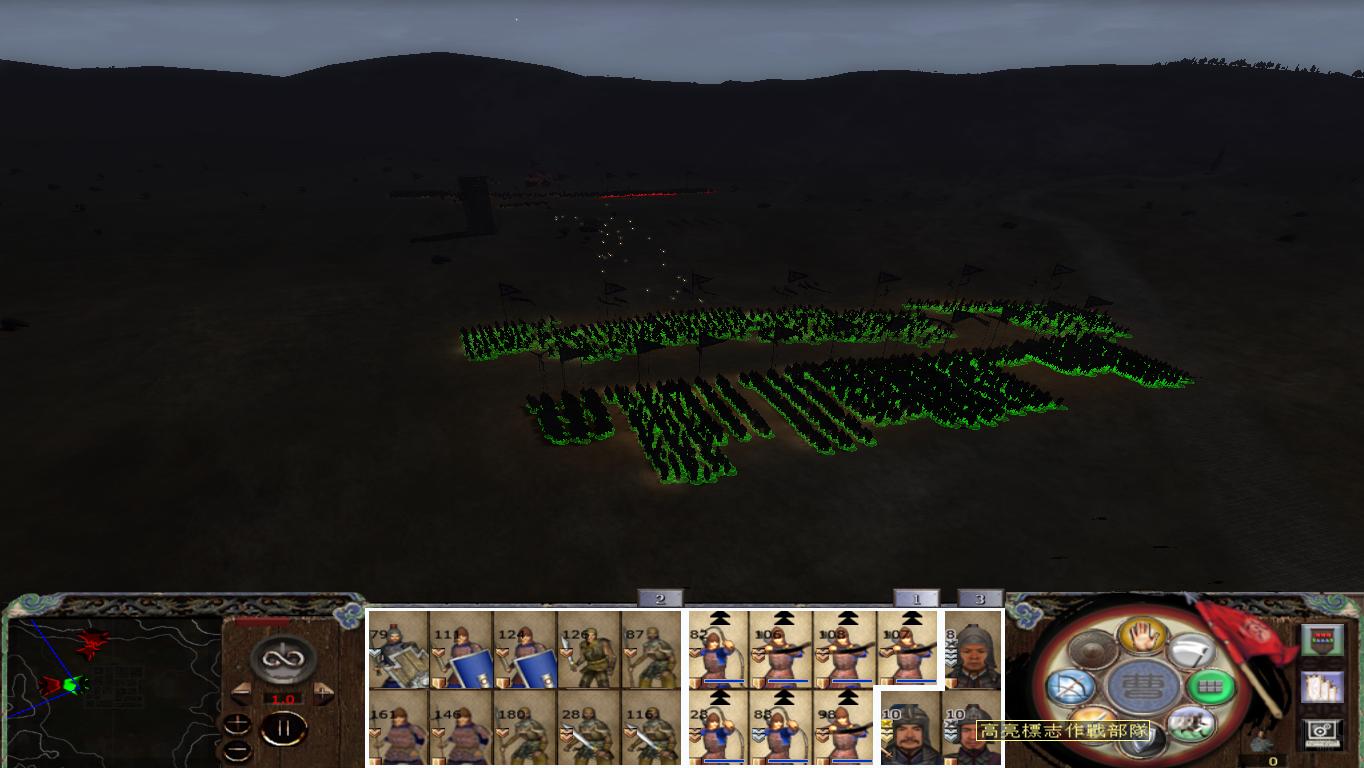Pause the battle with the pause button
This screenshot has width=1364, height=768.
point(286,727)
